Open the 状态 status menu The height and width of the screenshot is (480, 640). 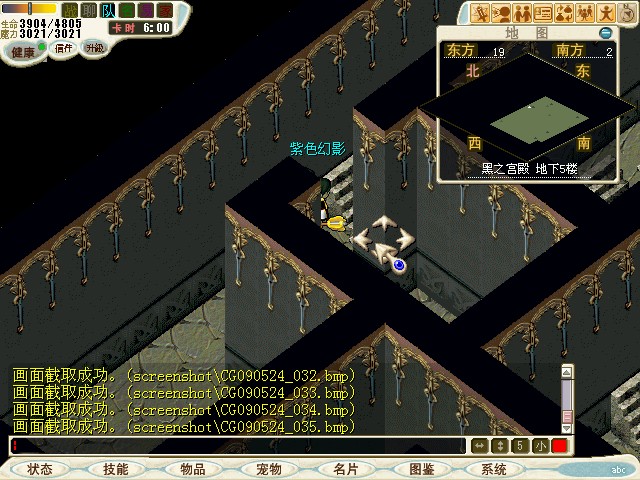click(x=41, y=469)
